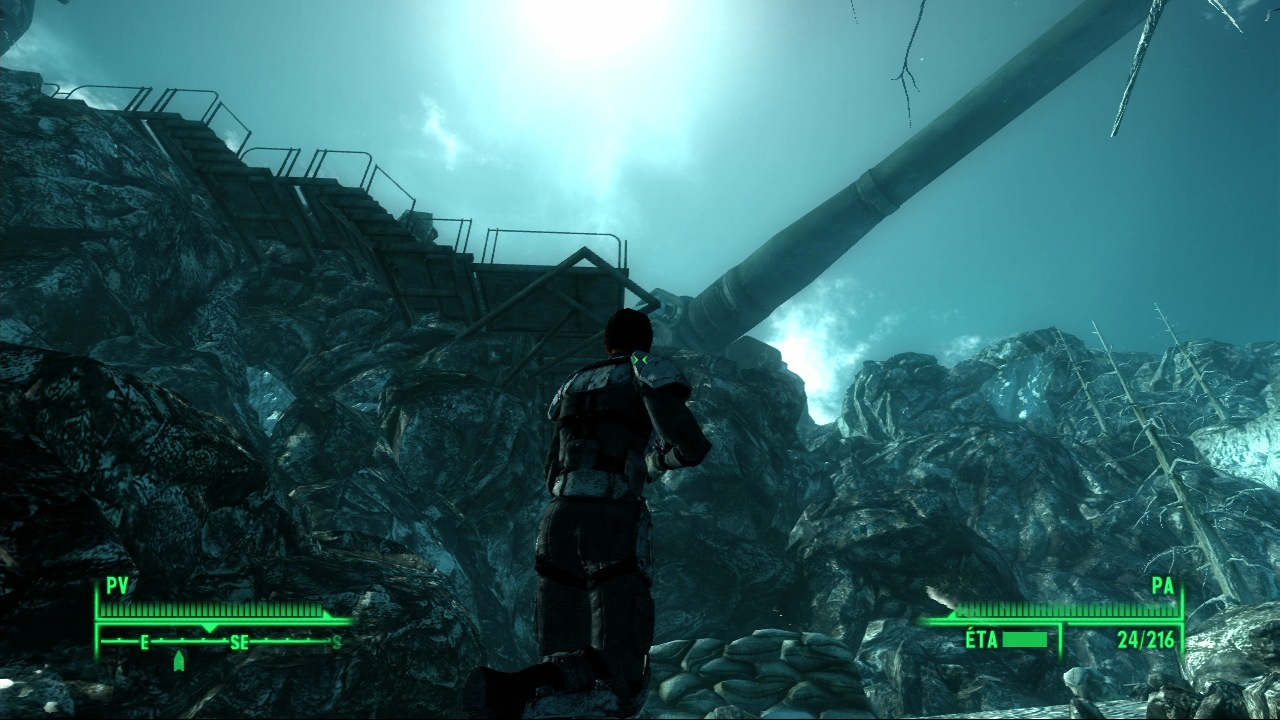The height and width of the screenshot is (720, 1280).
Task: Click the compass direction strip
Action: click(x=222, y=642)
